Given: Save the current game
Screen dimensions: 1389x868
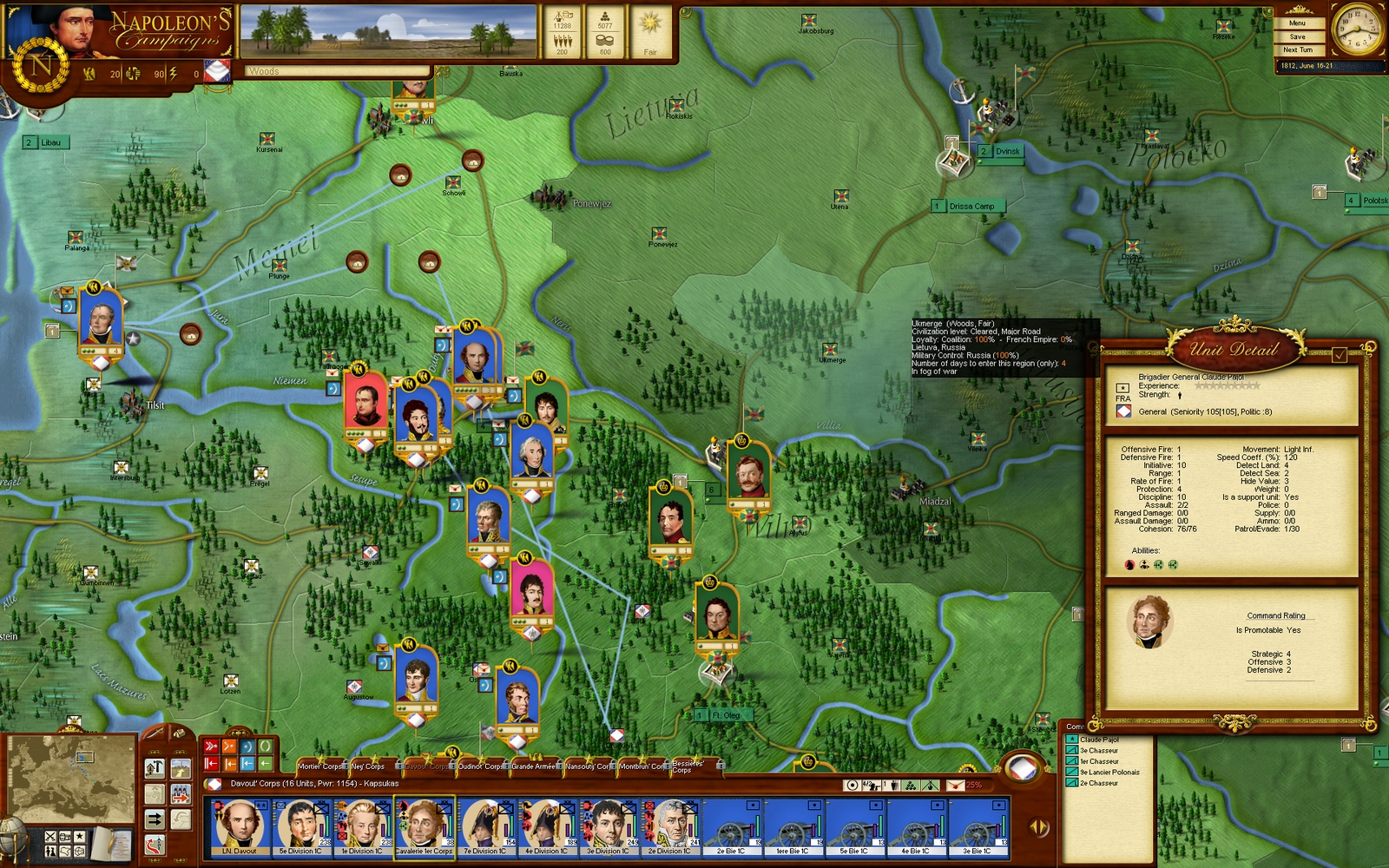Looking at the screenshot, I should [1297, 37].
